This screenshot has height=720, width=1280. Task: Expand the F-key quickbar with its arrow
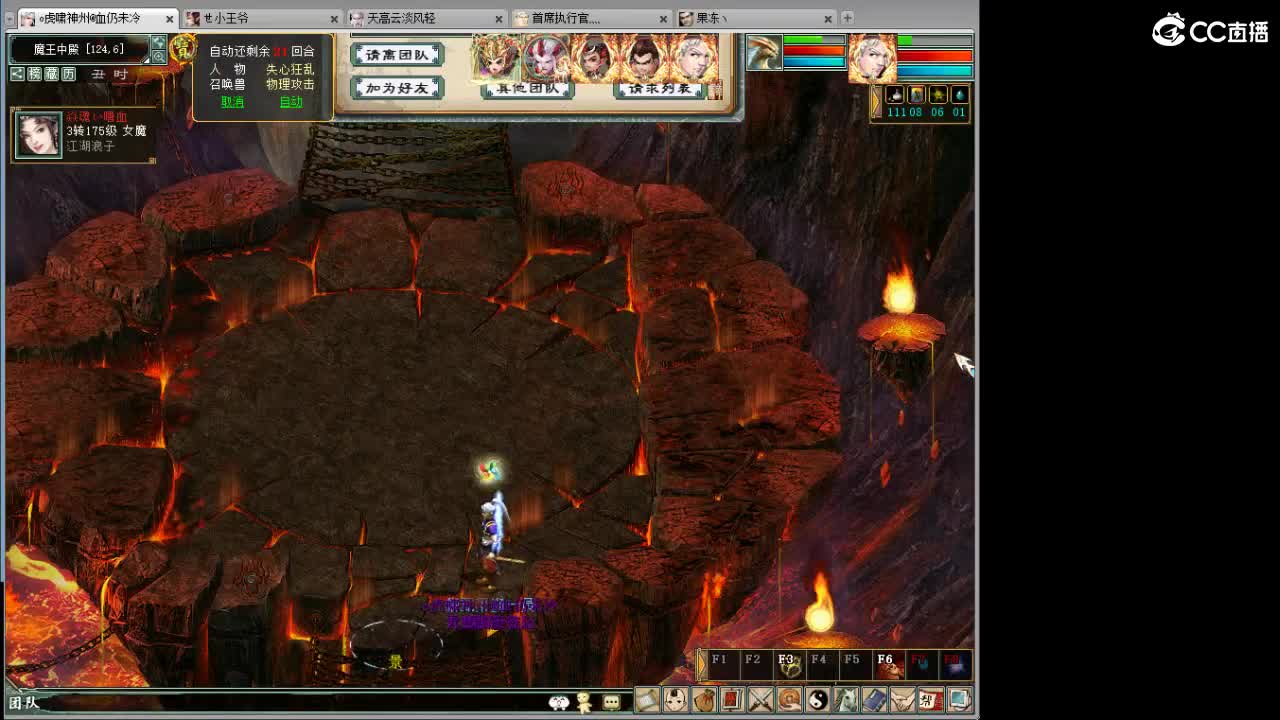pos(699,664)
